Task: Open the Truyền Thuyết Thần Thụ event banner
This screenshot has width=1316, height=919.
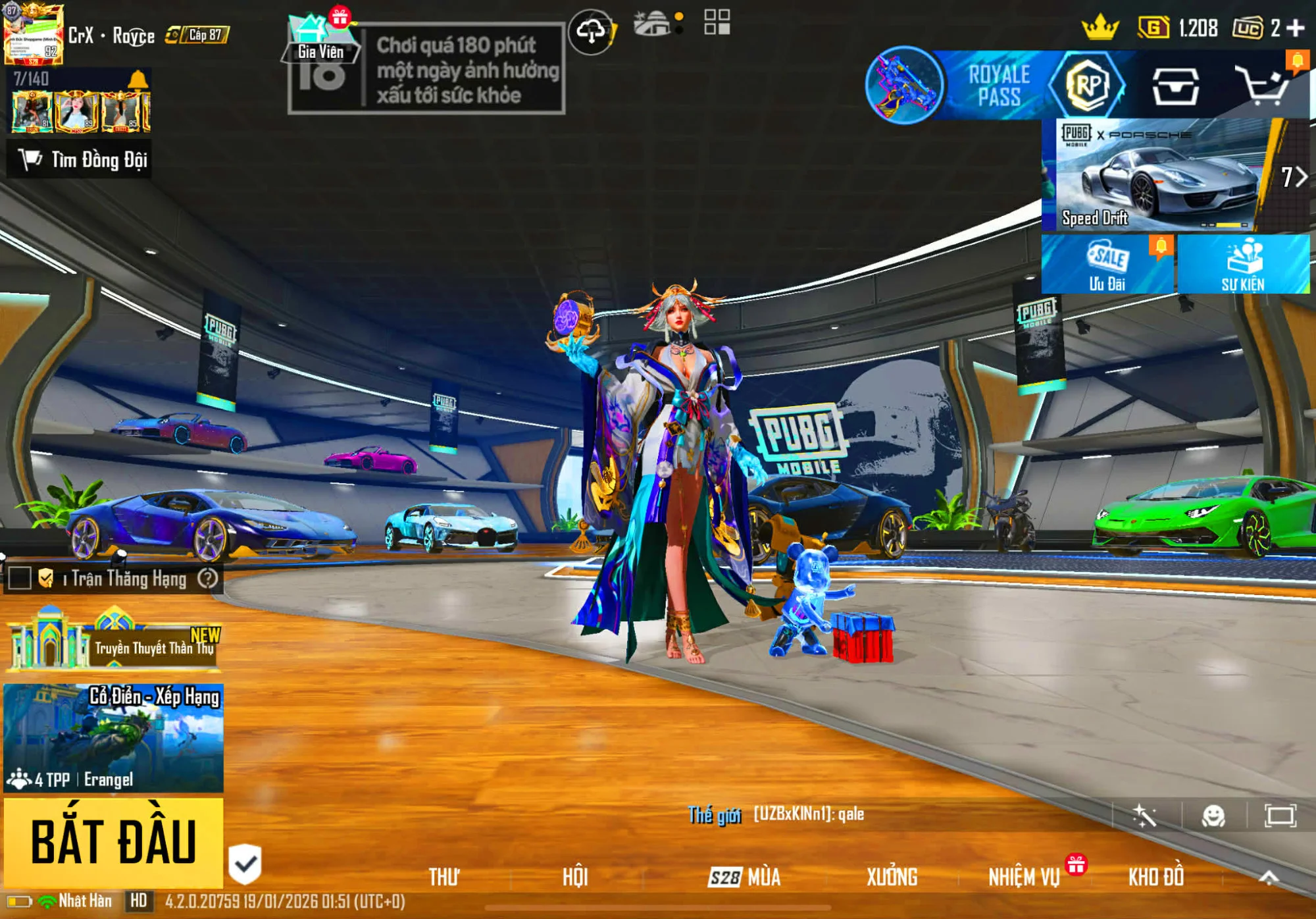Action: (x=113, y=643)
